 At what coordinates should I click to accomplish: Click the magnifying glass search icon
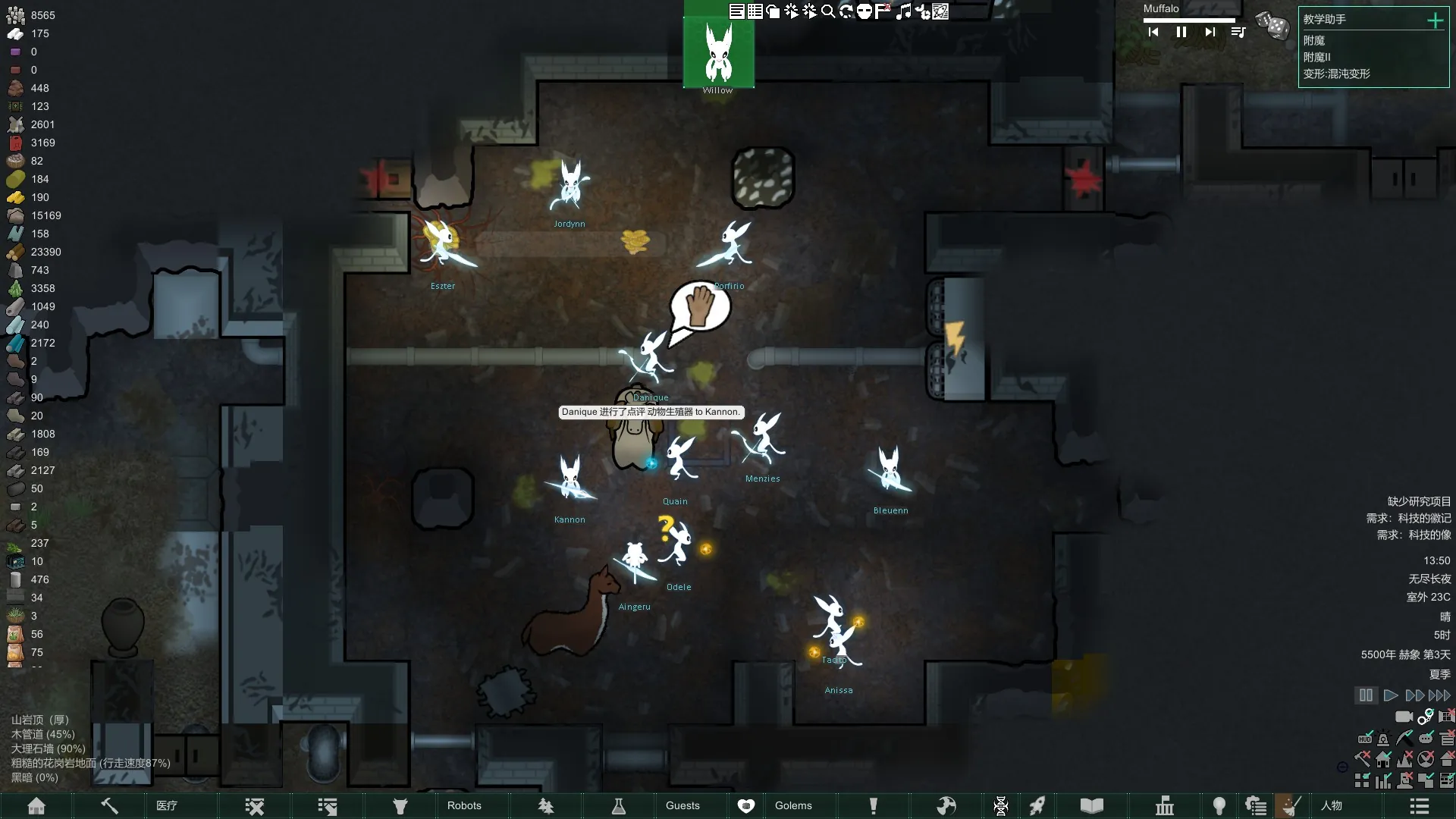(828, 11)
